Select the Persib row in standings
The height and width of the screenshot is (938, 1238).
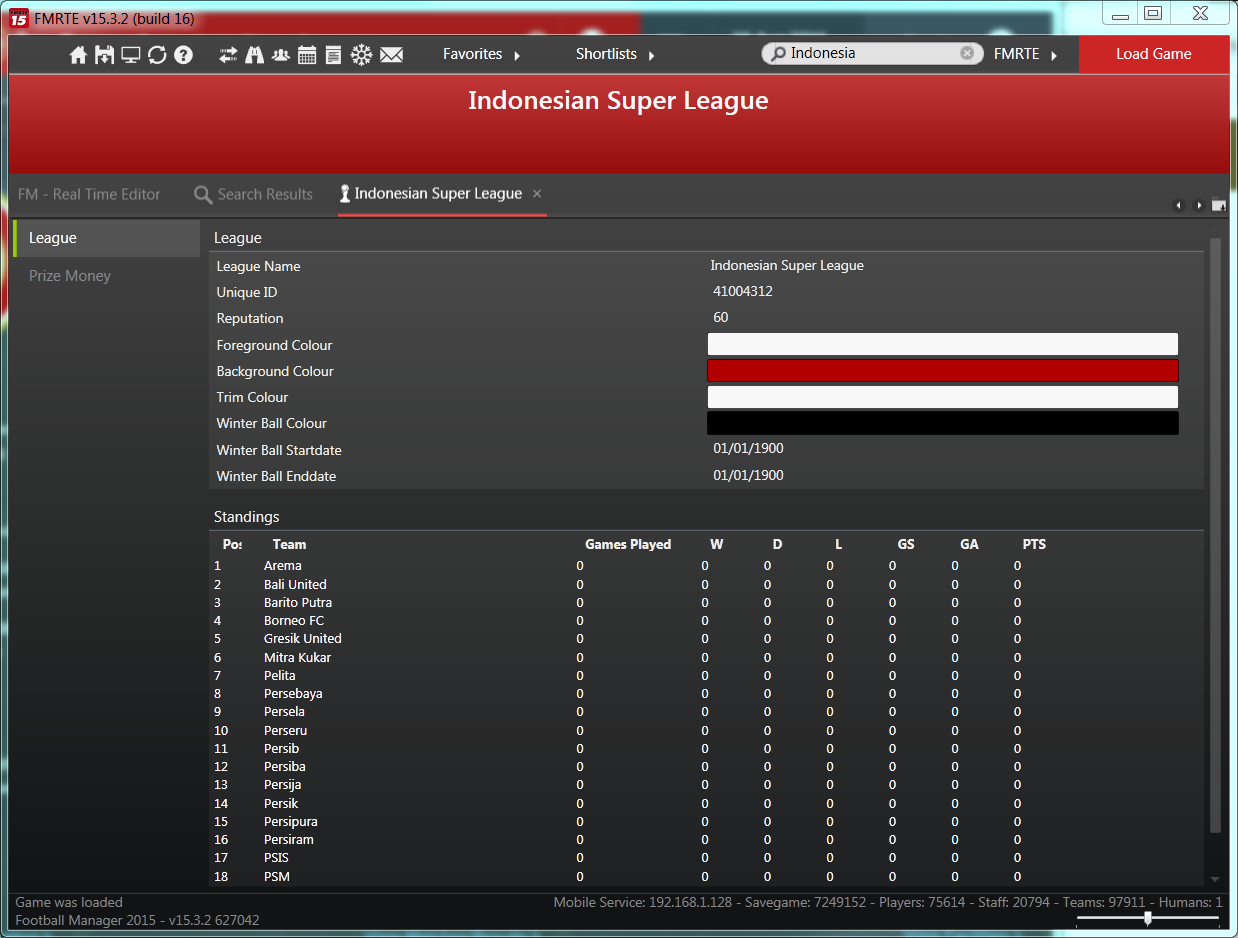tap(281, 748)
